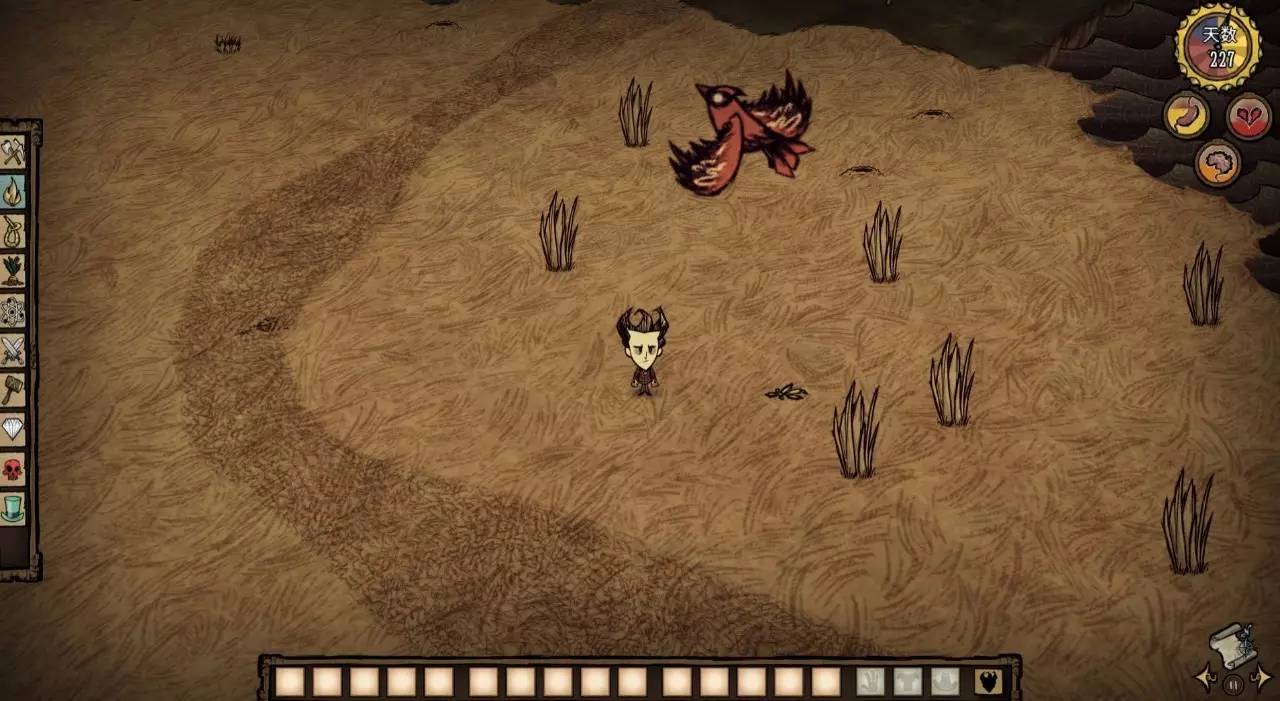The image size is (1280, 701).
Task: Select the Refine tab with diamond icon
Action: tap(13, 429)
